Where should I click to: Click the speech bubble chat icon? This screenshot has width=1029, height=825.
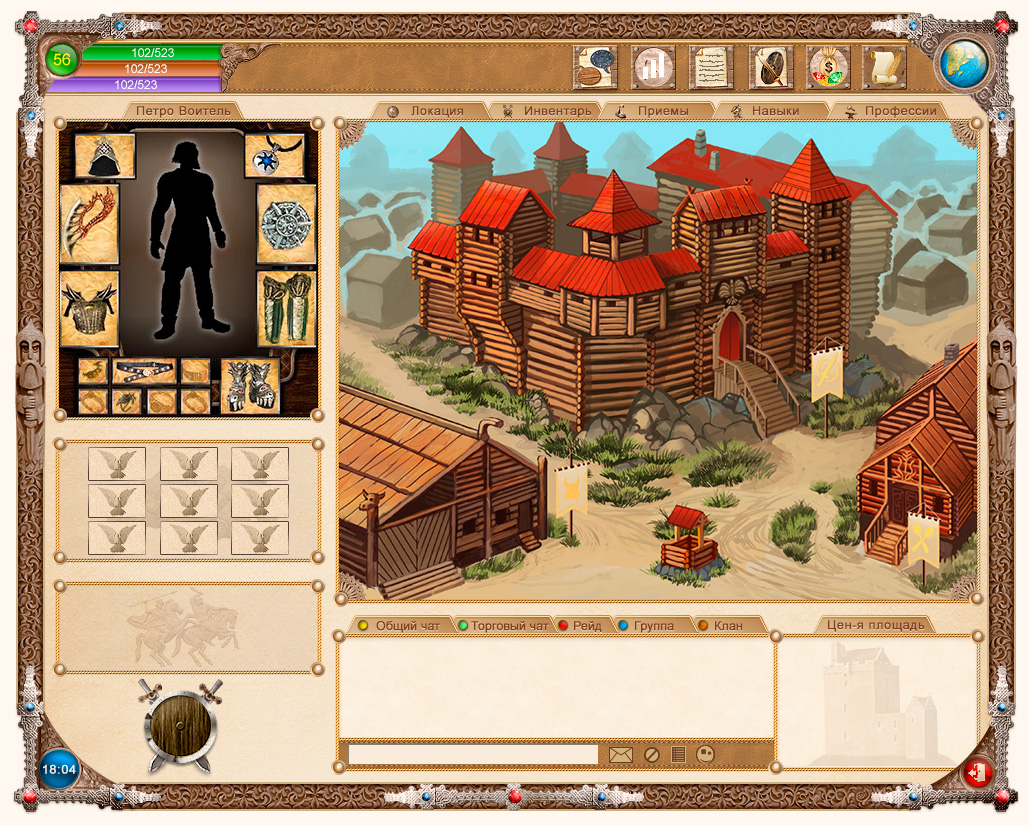coord(594,68)
